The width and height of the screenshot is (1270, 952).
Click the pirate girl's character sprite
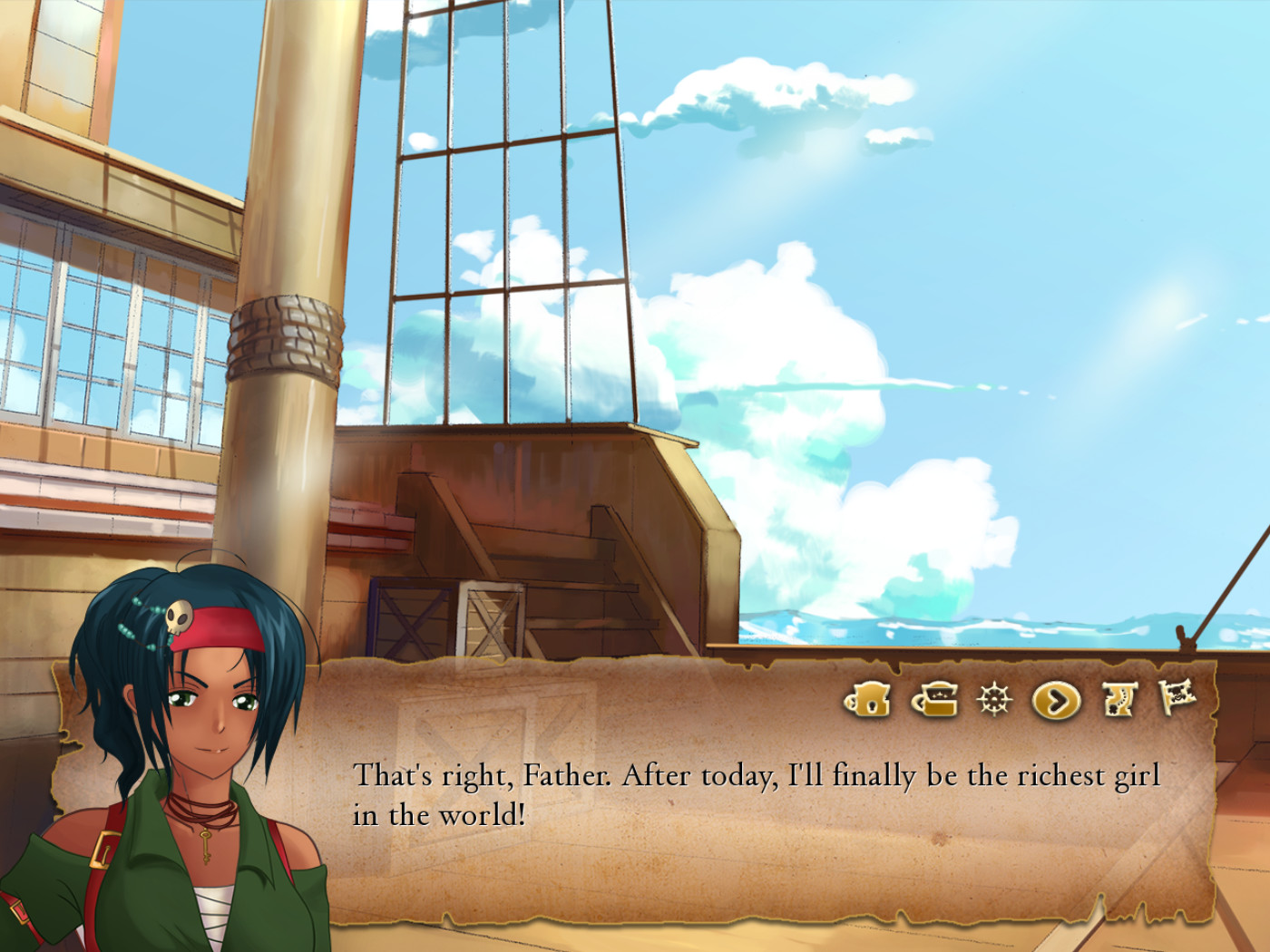pos(181,771)
